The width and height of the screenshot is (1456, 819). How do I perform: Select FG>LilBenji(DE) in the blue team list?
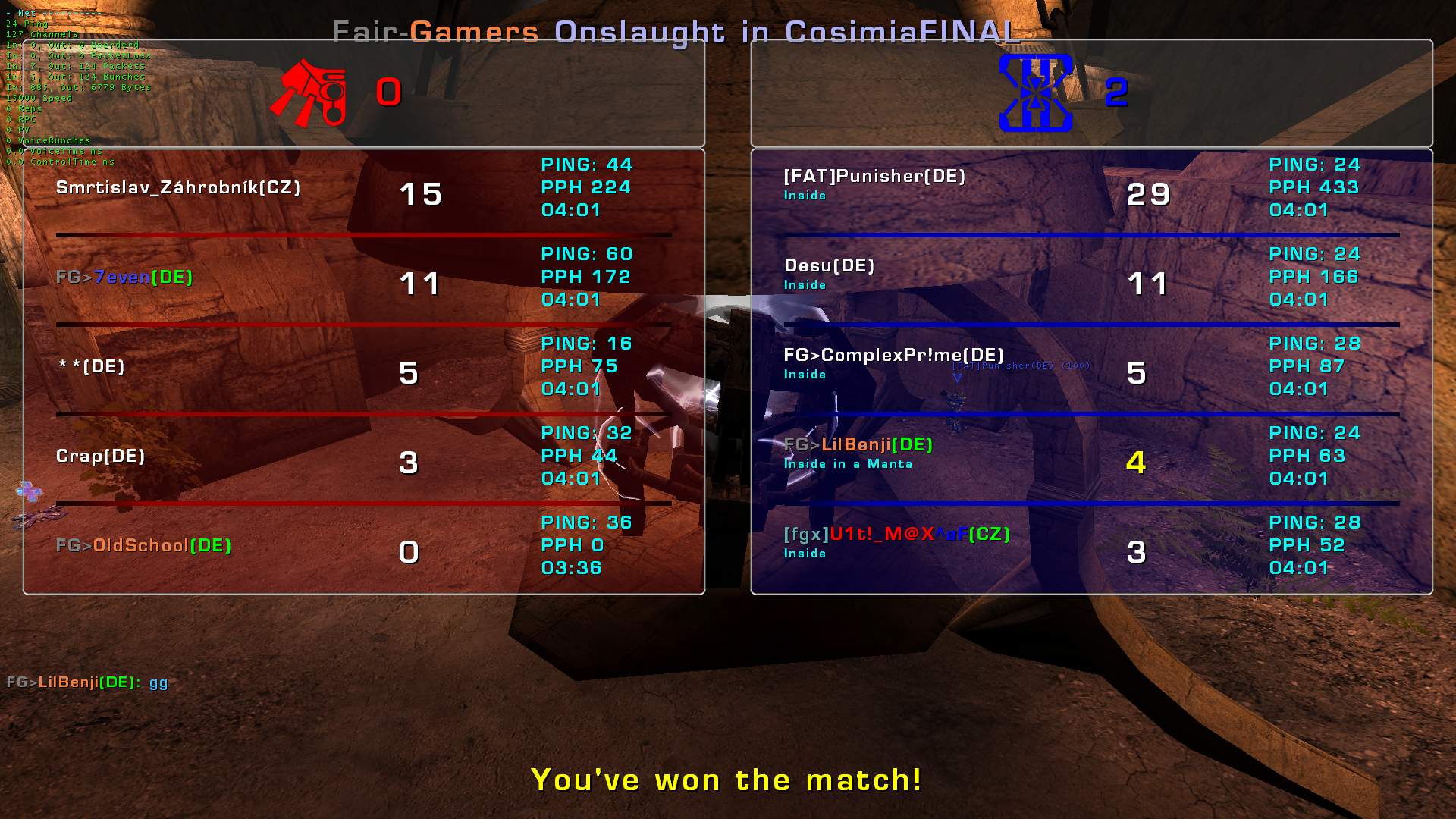[x=858, y=445]
